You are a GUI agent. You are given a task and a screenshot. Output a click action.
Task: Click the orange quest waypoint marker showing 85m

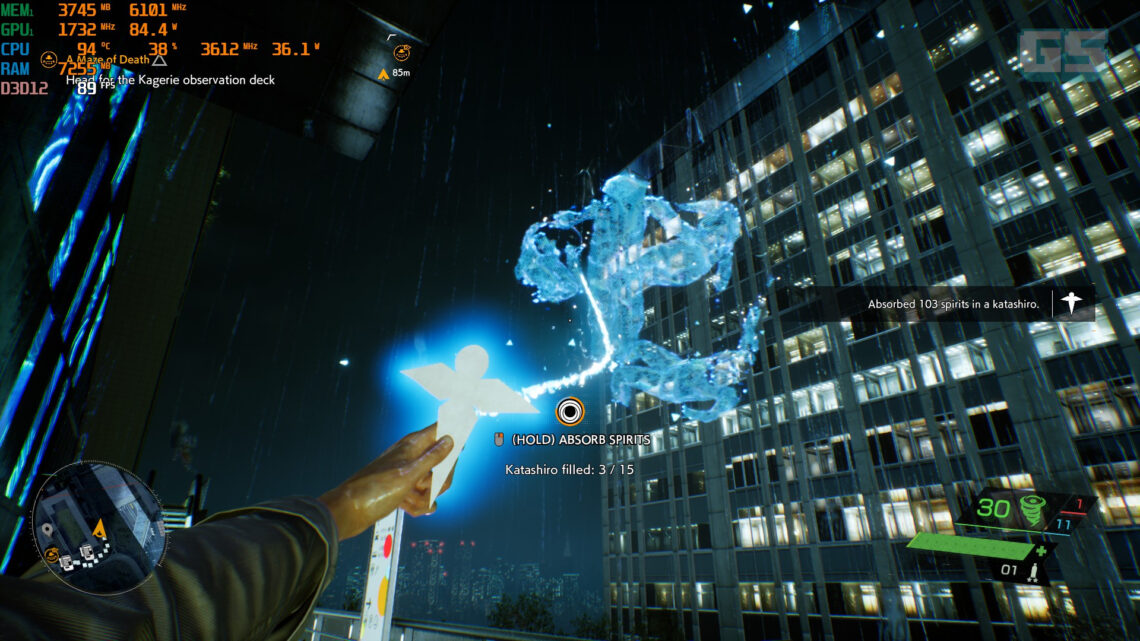(383, 73)
